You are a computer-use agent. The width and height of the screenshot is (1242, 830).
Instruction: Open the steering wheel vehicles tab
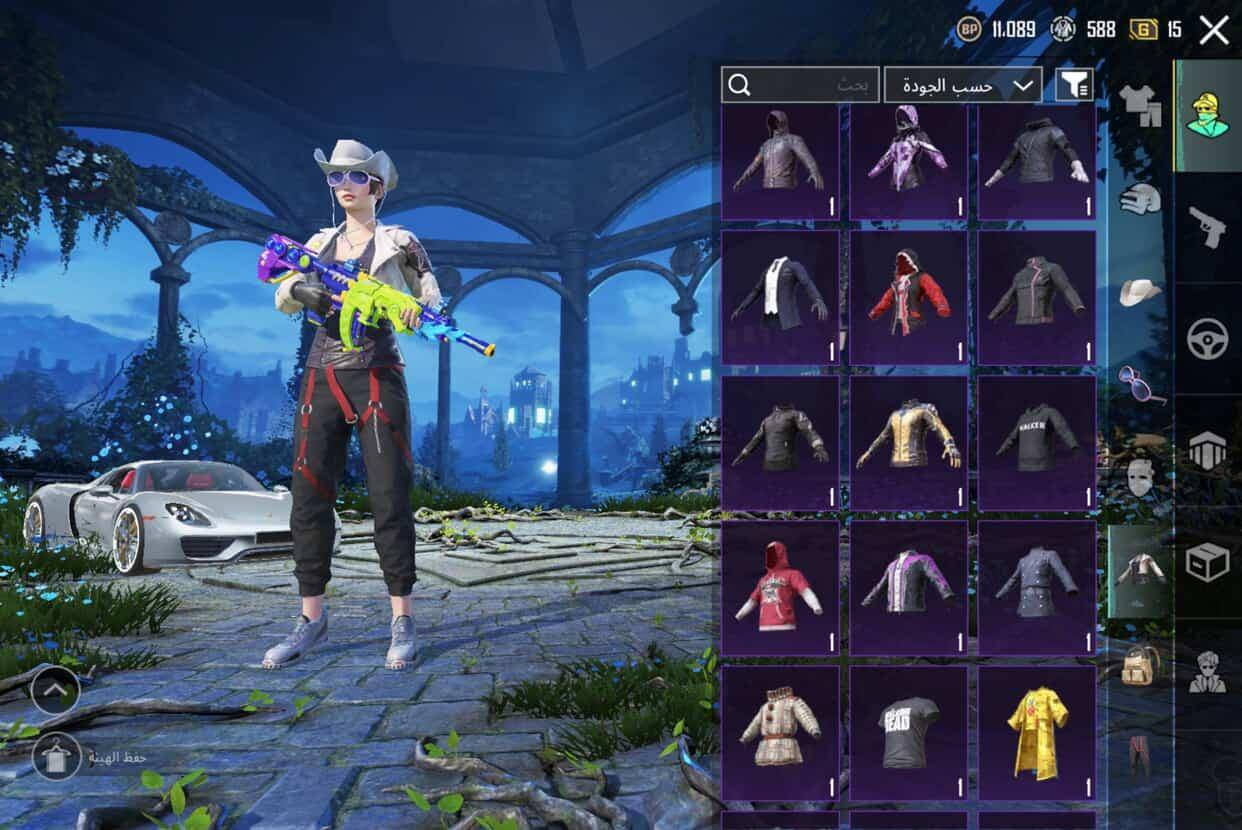click(1208, 339)
